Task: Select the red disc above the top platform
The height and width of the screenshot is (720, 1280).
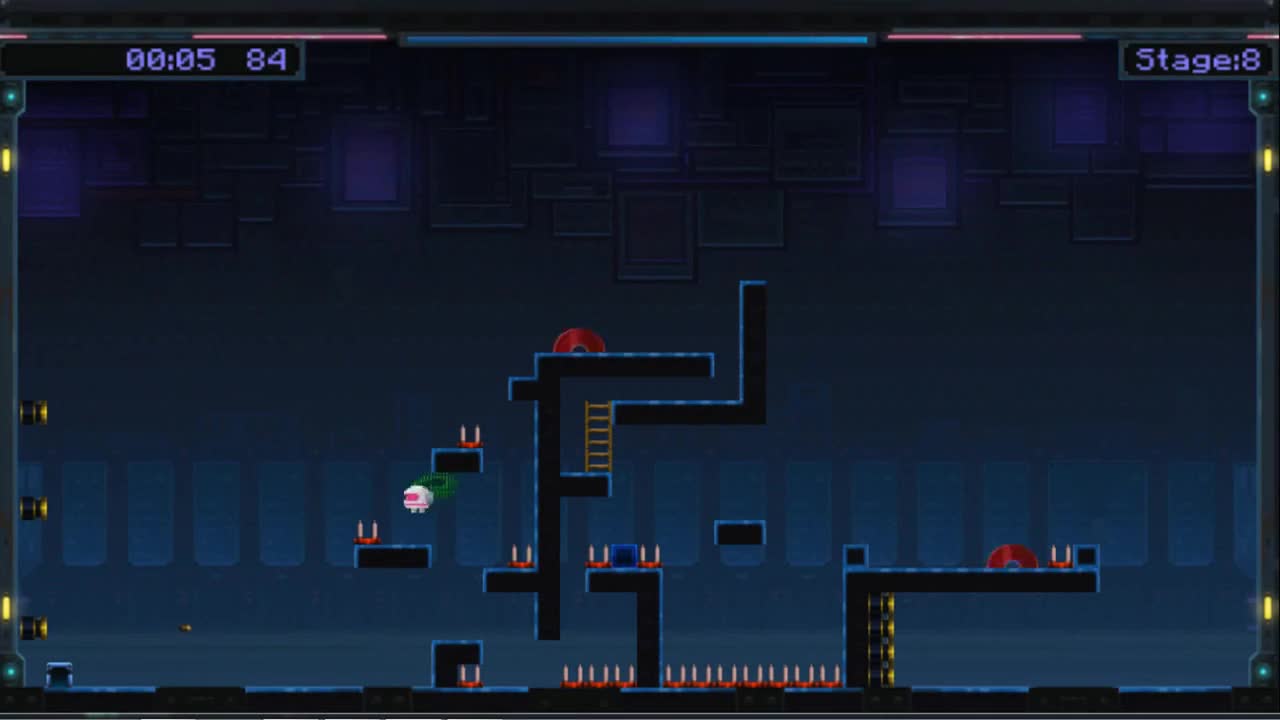Action: click(x=578, y=342)
